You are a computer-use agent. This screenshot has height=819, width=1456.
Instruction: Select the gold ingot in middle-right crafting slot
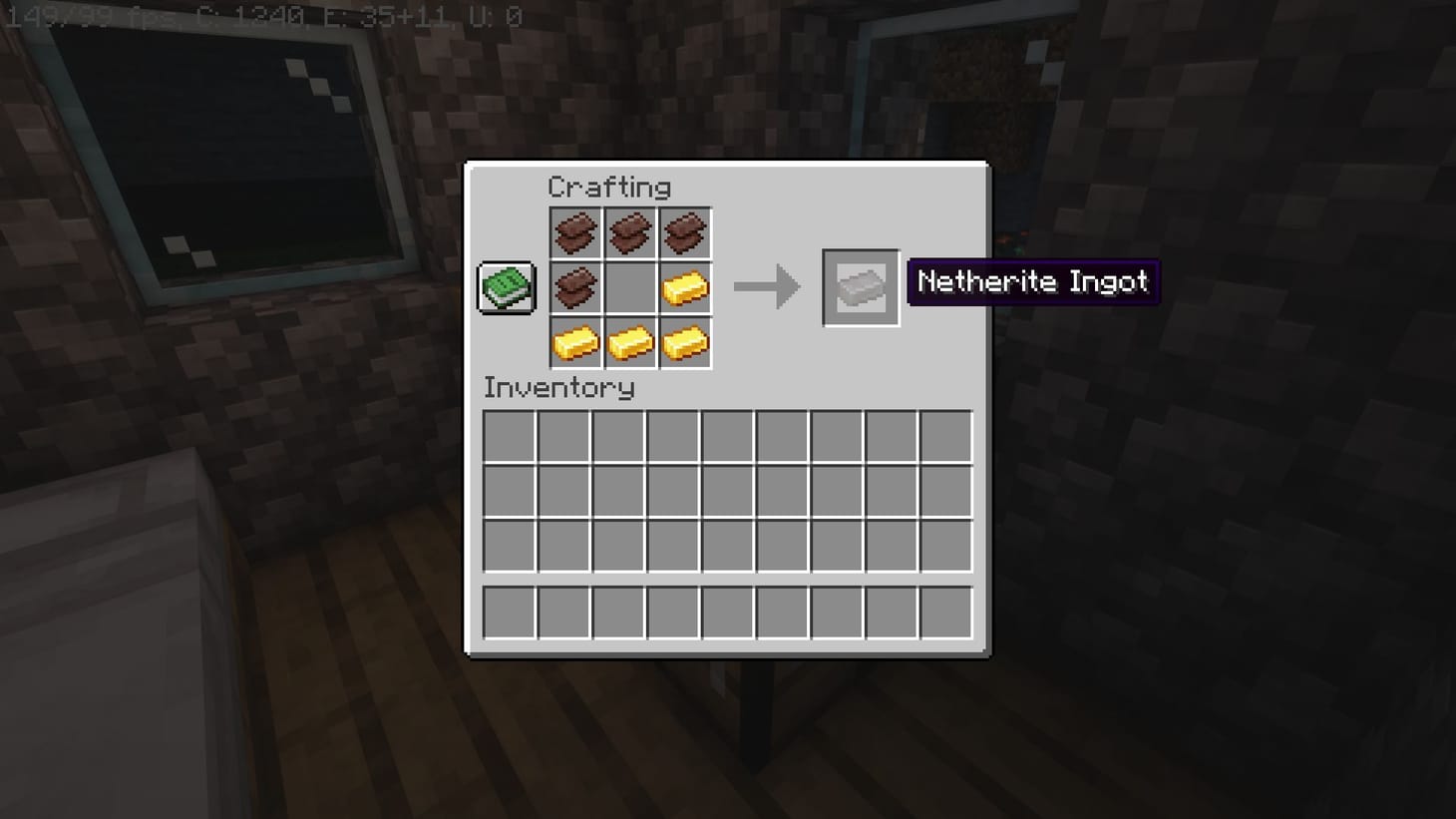coord(686,287)
